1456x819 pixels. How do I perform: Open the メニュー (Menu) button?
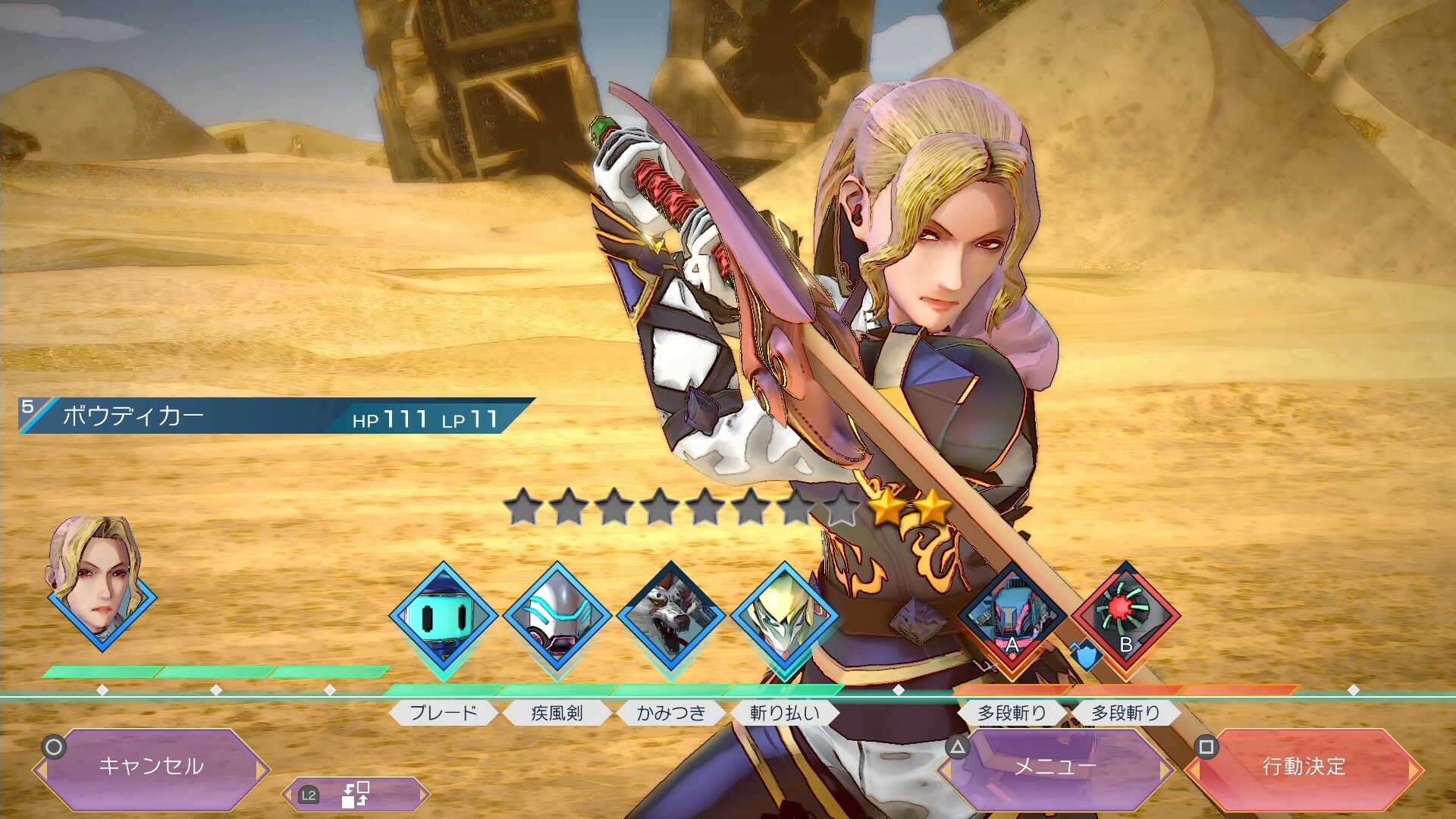(x=1056, y=767)
